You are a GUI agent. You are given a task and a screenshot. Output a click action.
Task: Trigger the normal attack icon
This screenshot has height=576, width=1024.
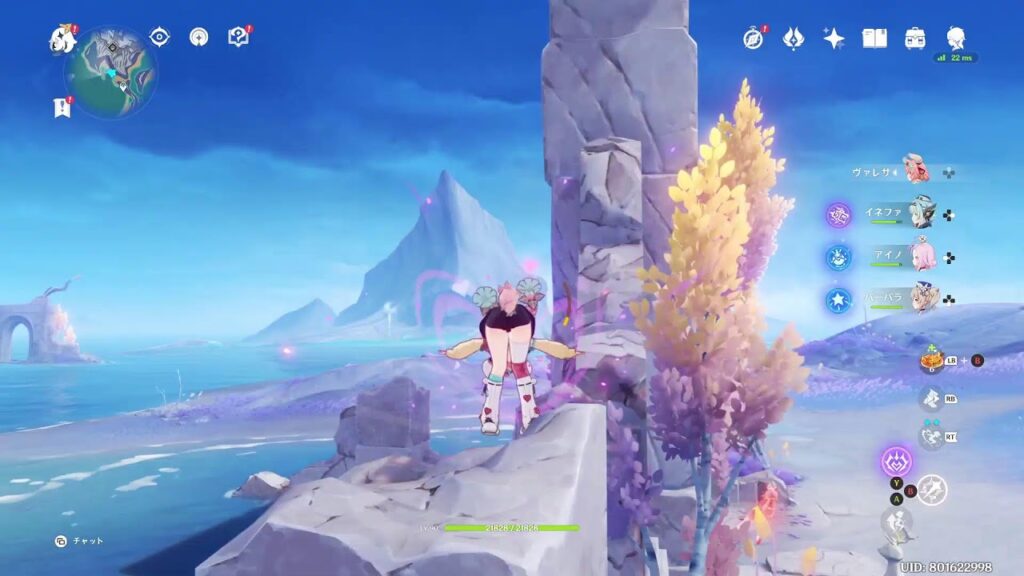(932, 489)
